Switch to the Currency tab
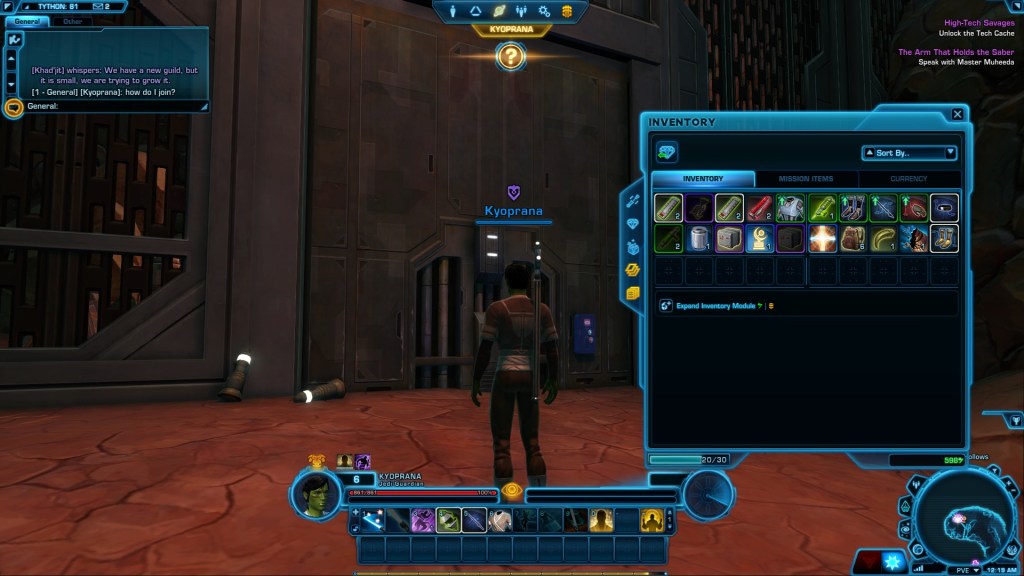The height and width of the screenshot is (576, 1024). pos(908,179)
